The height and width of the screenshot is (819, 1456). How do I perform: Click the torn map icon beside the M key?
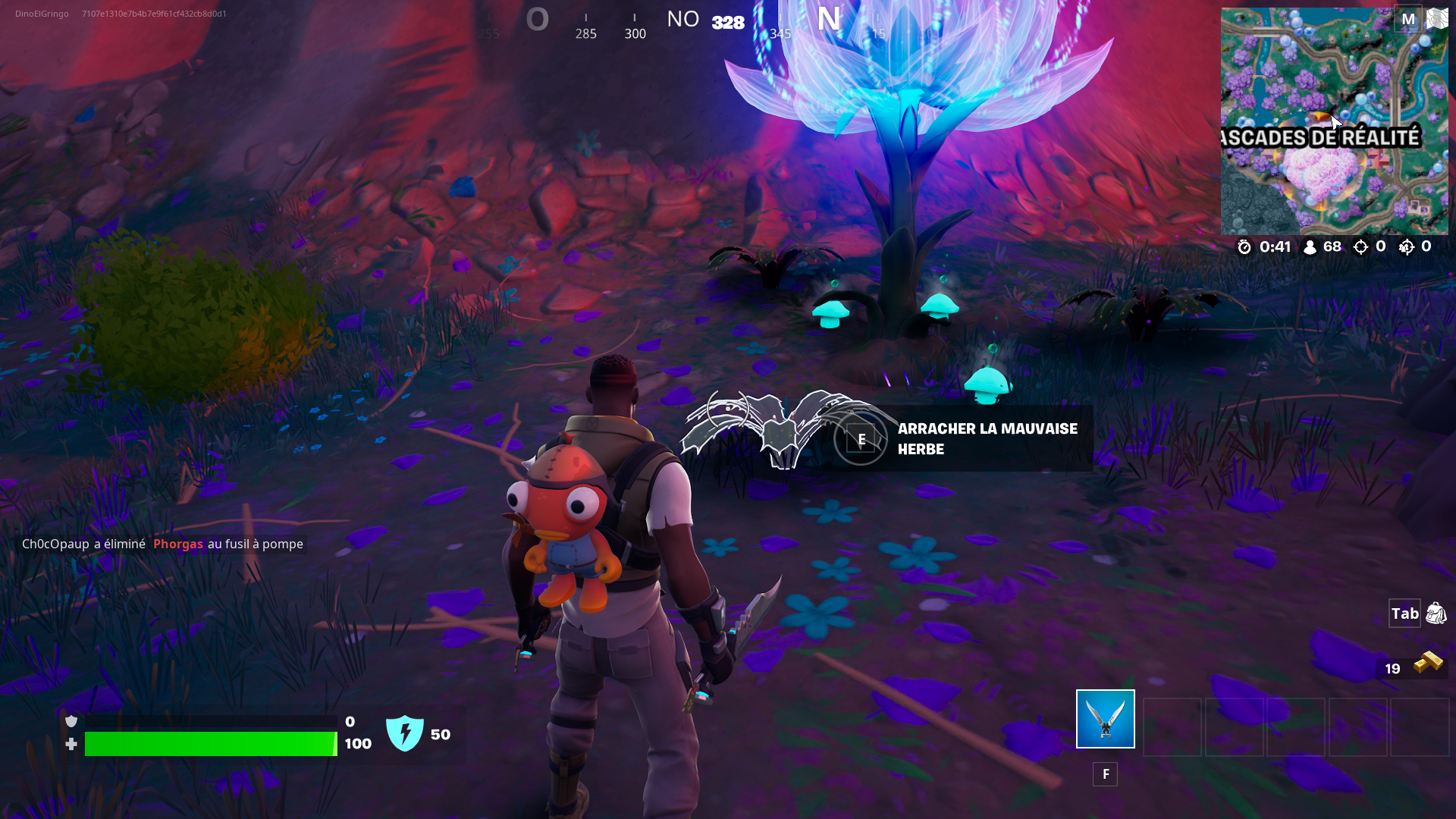[1439, 17]
